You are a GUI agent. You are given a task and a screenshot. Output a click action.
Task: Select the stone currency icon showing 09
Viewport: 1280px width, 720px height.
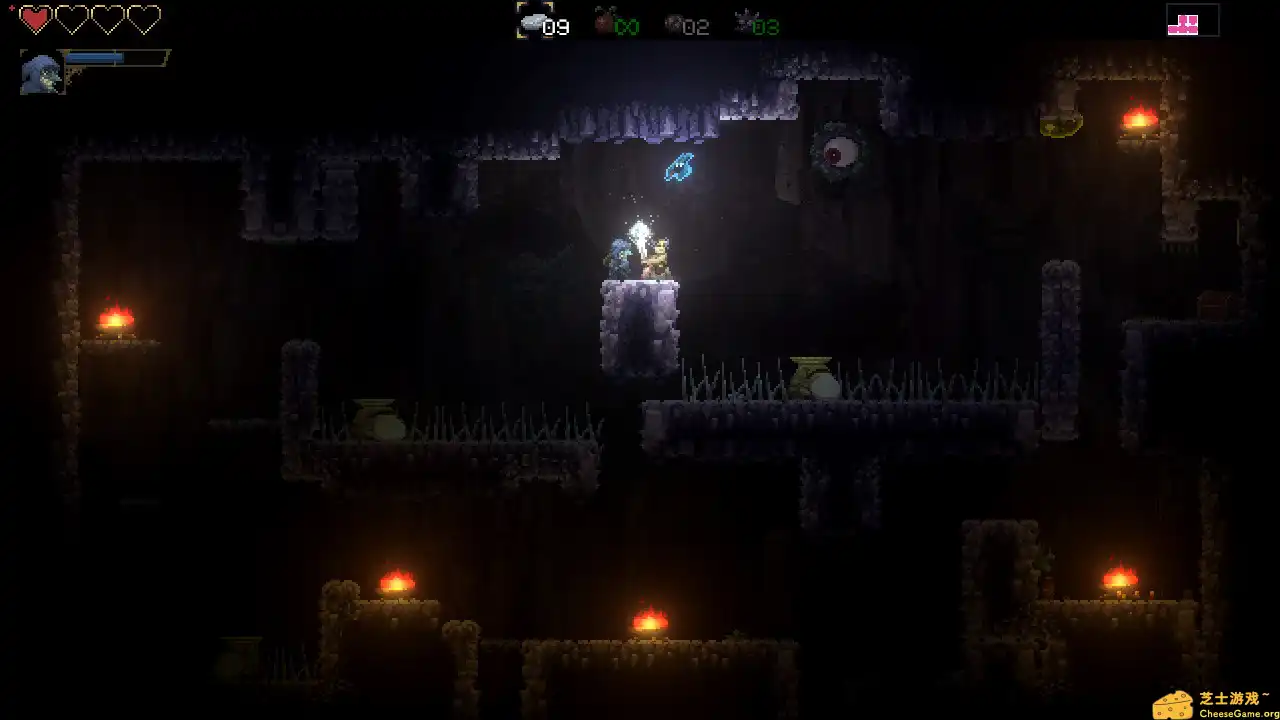coord(535,22)
